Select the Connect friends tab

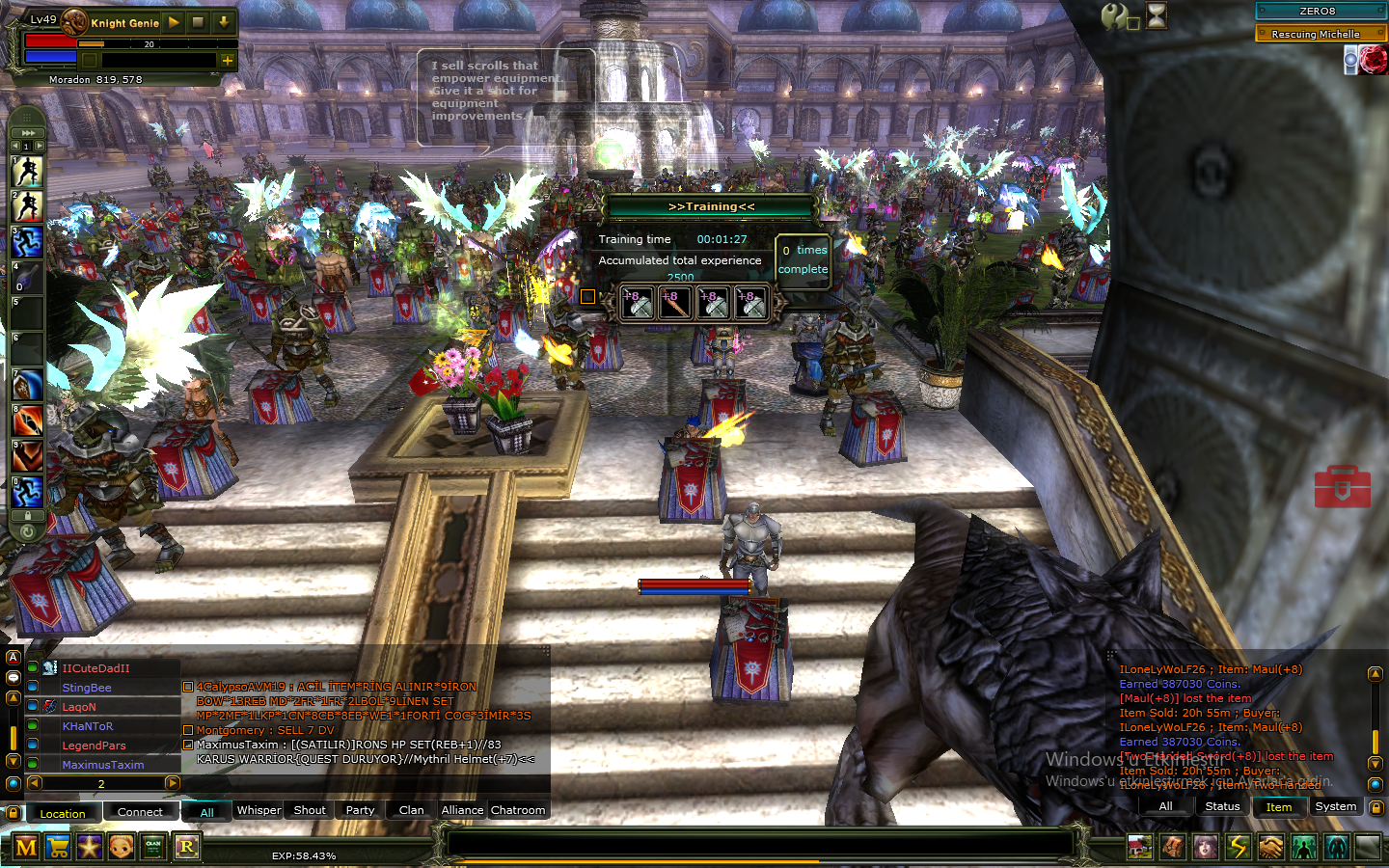point(140,812)
